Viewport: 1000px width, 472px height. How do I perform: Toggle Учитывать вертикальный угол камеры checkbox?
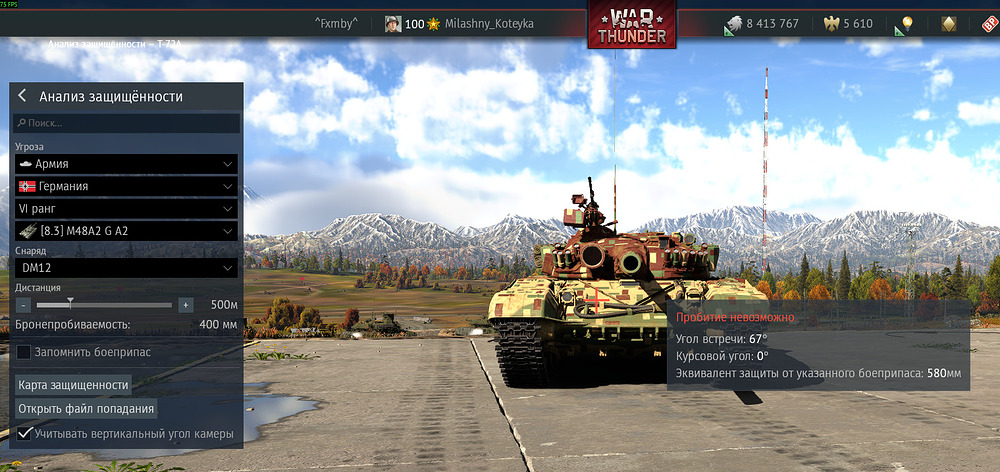click(x=24, y=434)
